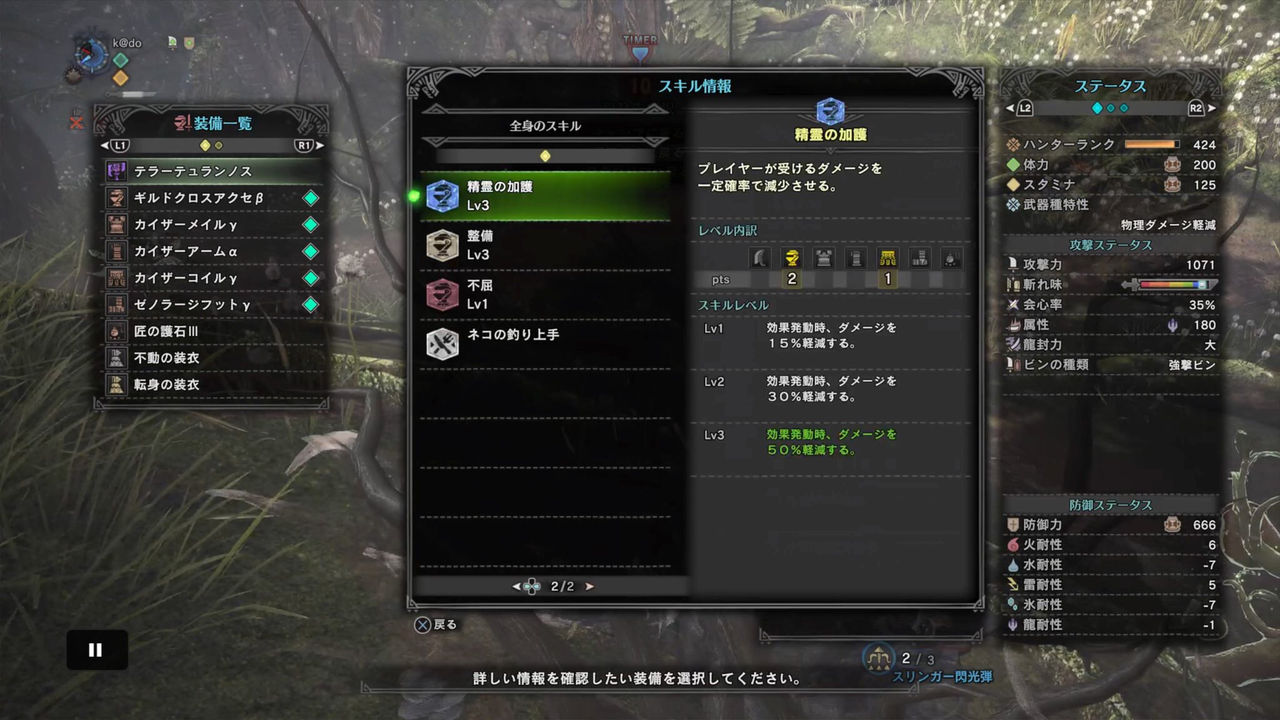Select the ステータス panel header

(1113, 86)
